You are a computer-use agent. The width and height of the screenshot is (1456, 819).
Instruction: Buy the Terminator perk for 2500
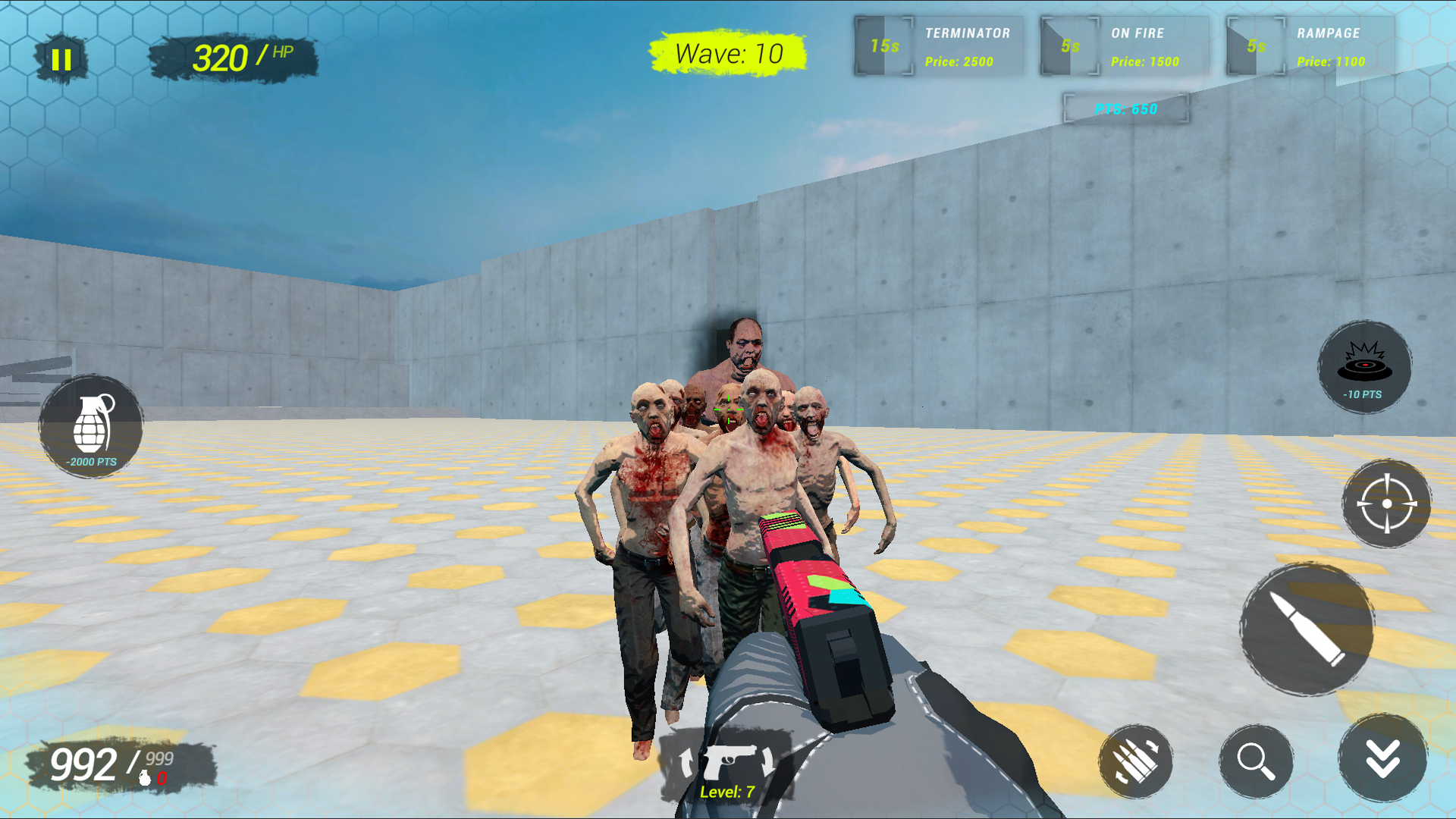967,45
